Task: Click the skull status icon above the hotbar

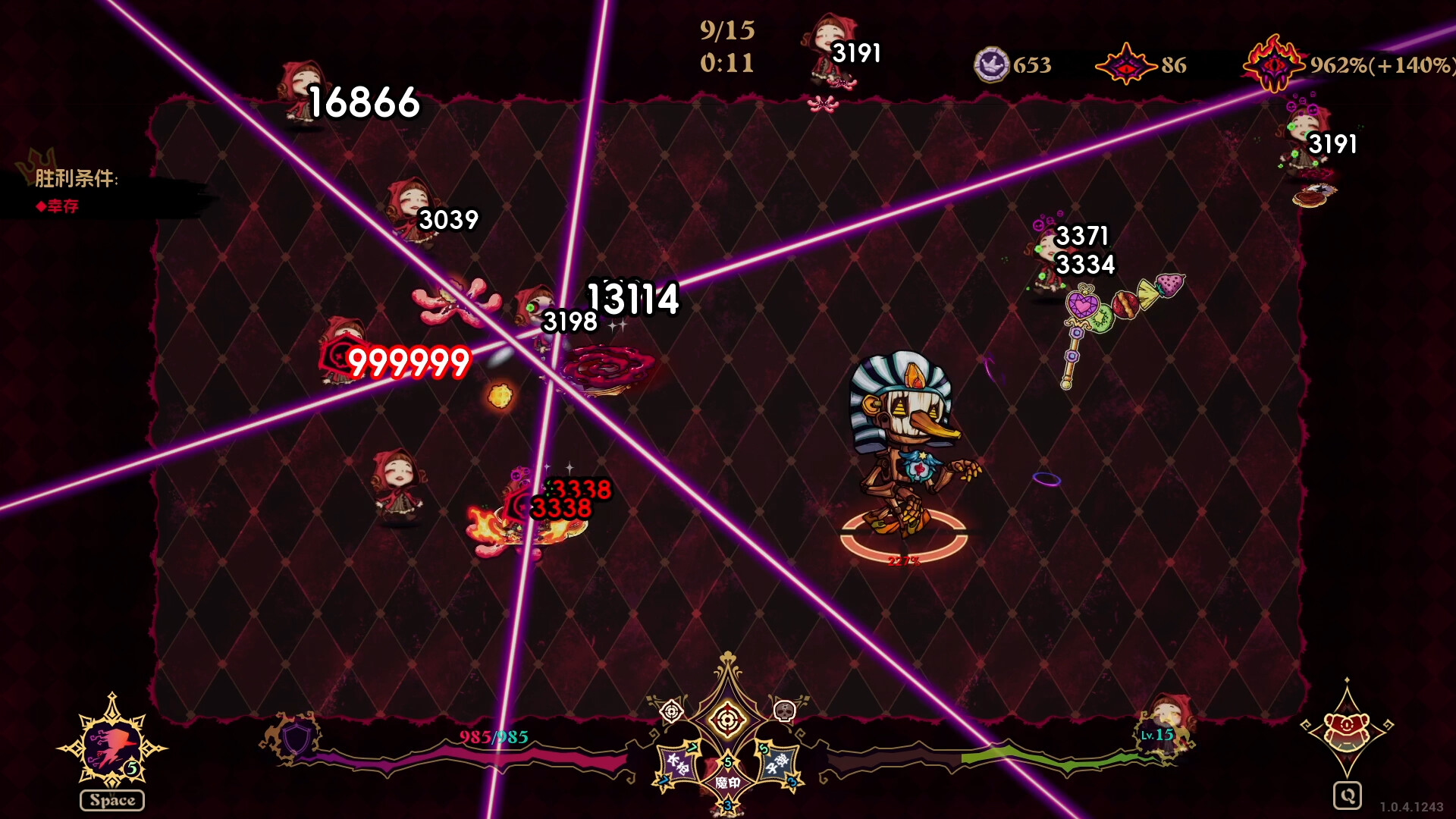Action: (785, 712)
